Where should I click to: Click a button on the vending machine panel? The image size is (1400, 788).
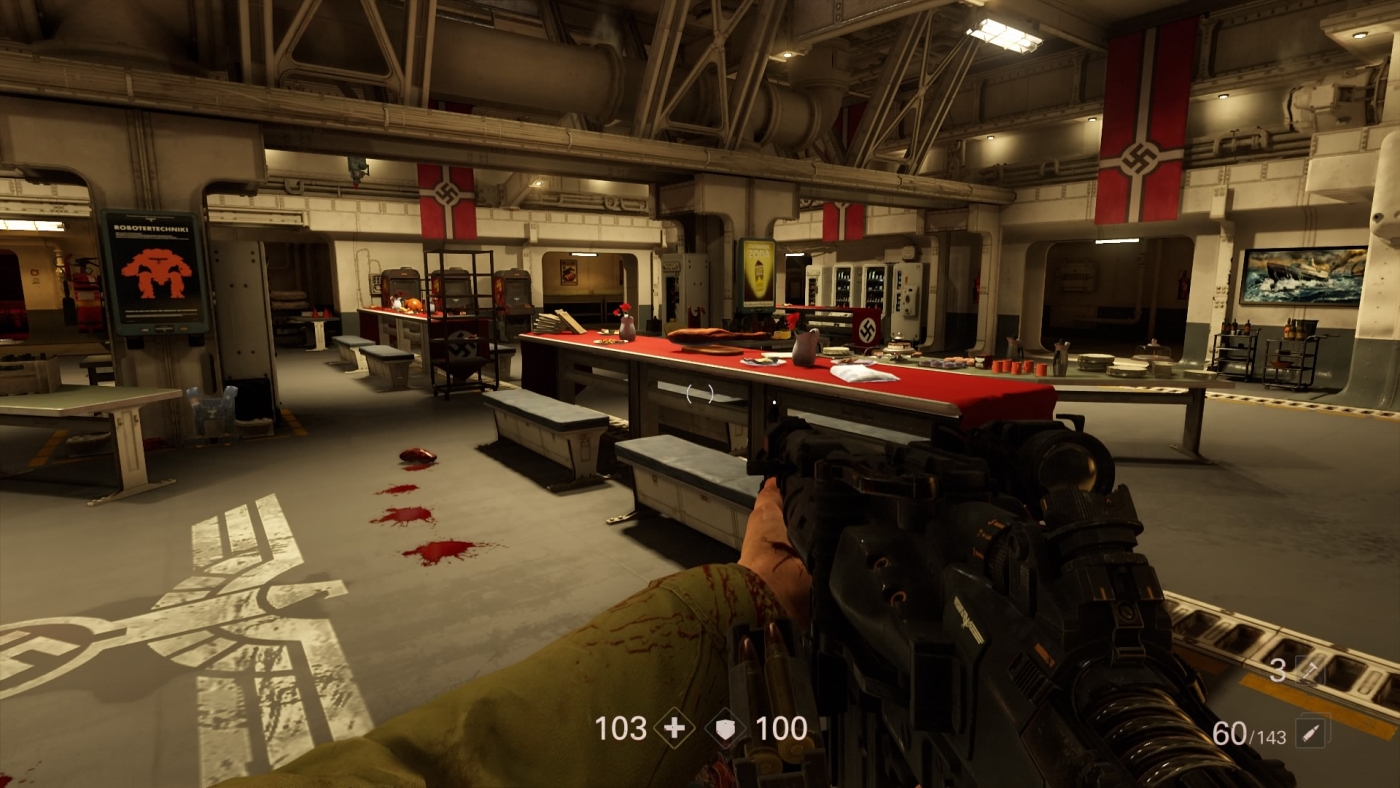point(908,299)
